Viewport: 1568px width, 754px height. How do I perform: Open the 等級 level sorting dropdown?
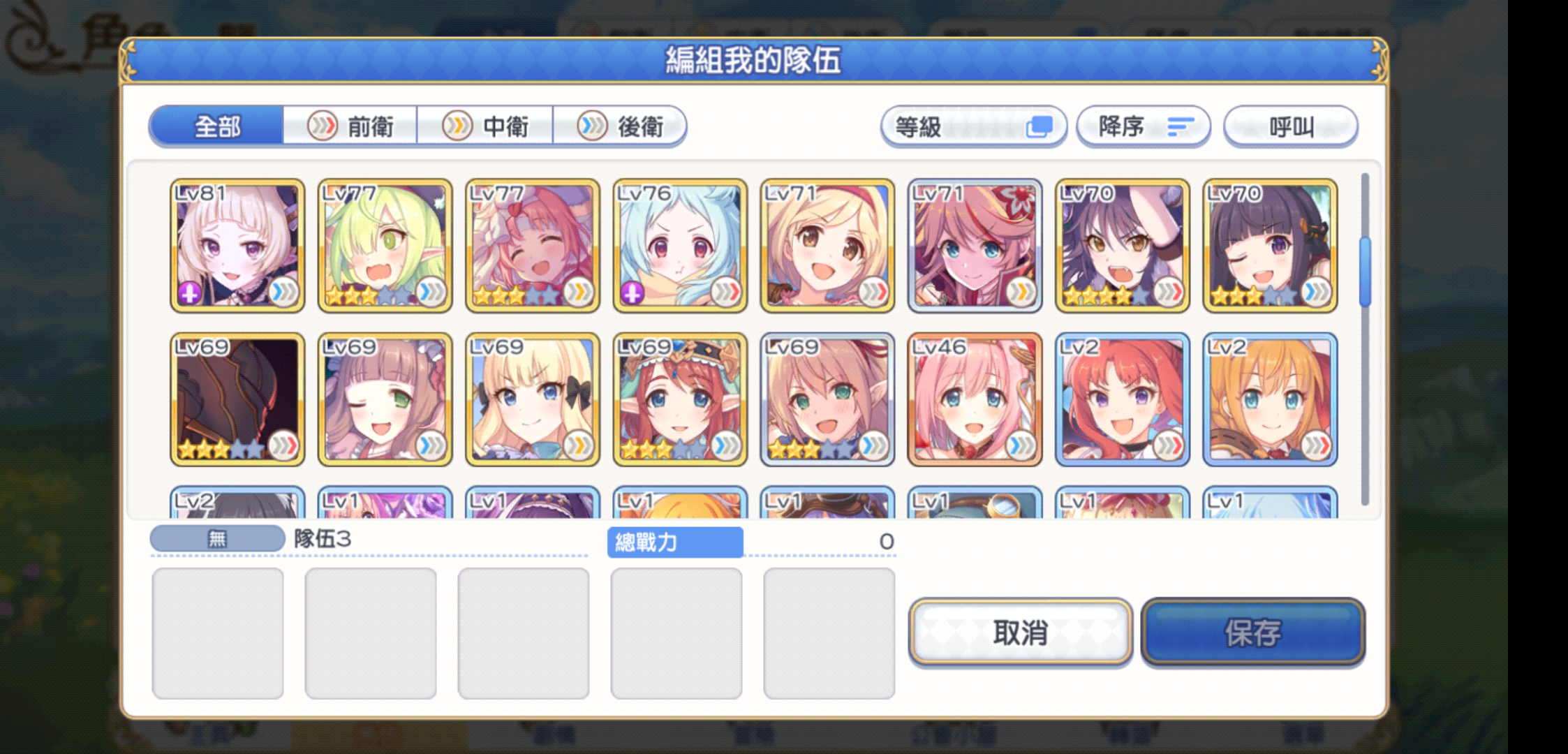(975, 126)
